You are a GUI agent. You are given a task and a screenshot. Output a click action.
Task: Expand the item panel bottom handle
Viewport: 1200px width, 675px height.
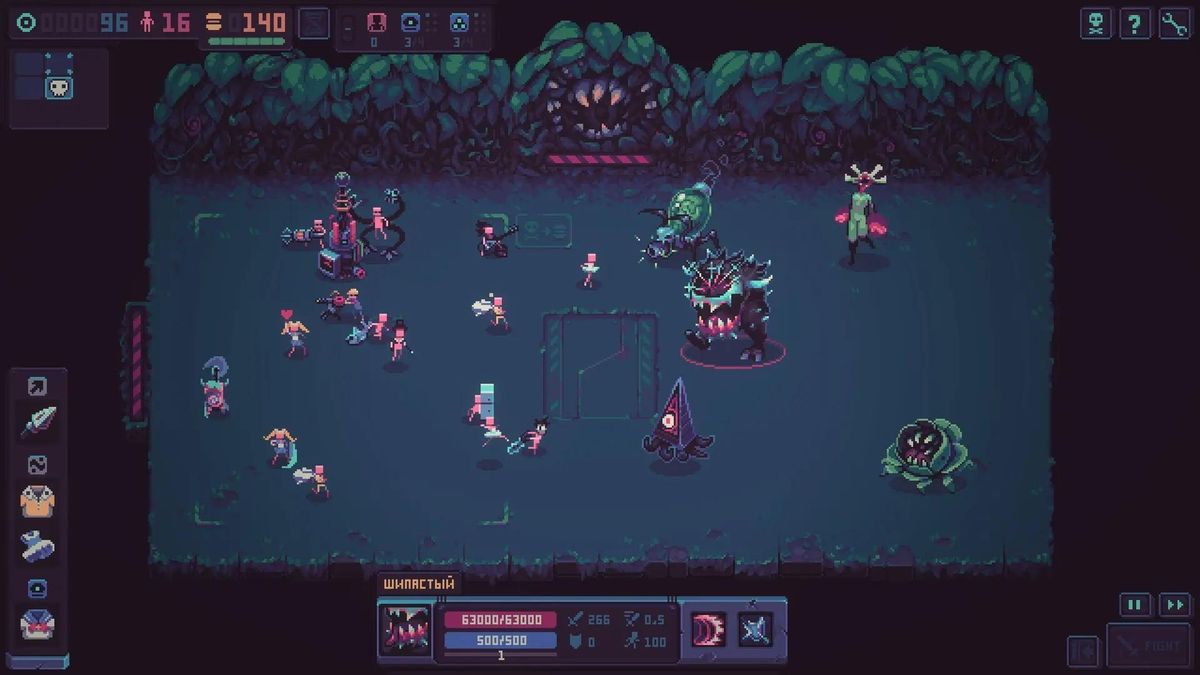pyautogui.click(x=38, y=661)
